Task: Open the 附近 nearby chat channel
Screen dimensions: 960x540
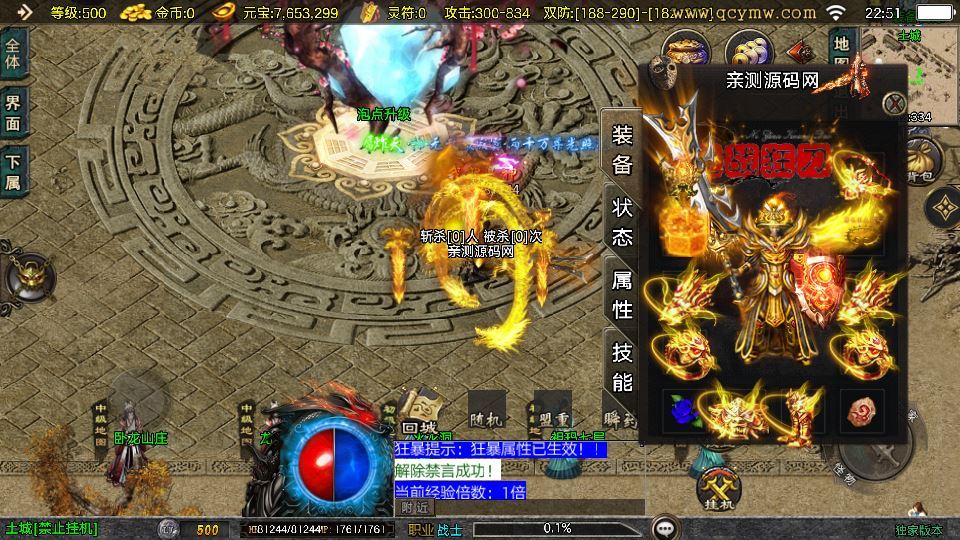Action: (414, 507)
